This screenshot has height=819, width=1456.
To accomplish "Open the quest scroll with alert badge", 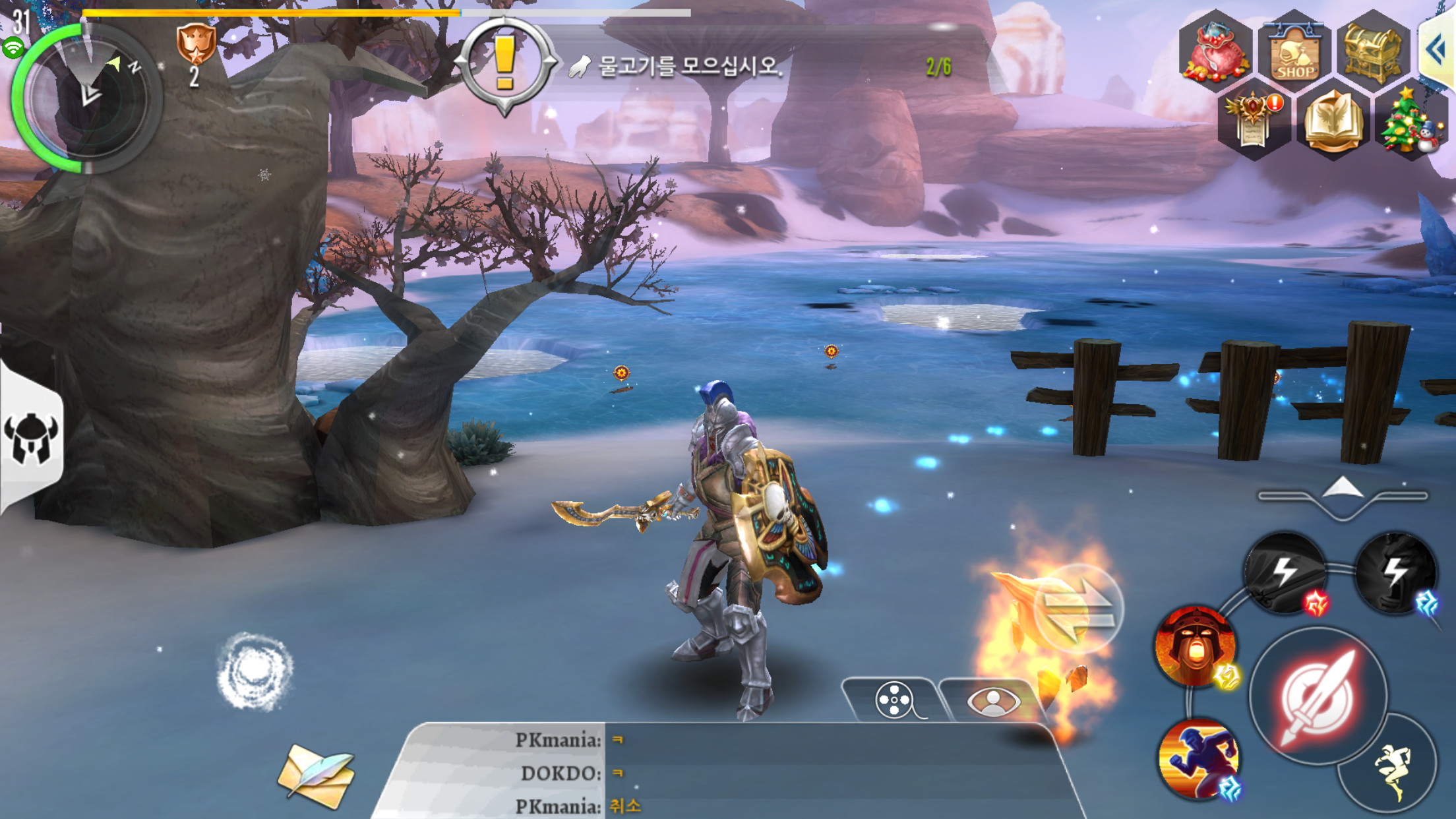I will click(1254, 121).
